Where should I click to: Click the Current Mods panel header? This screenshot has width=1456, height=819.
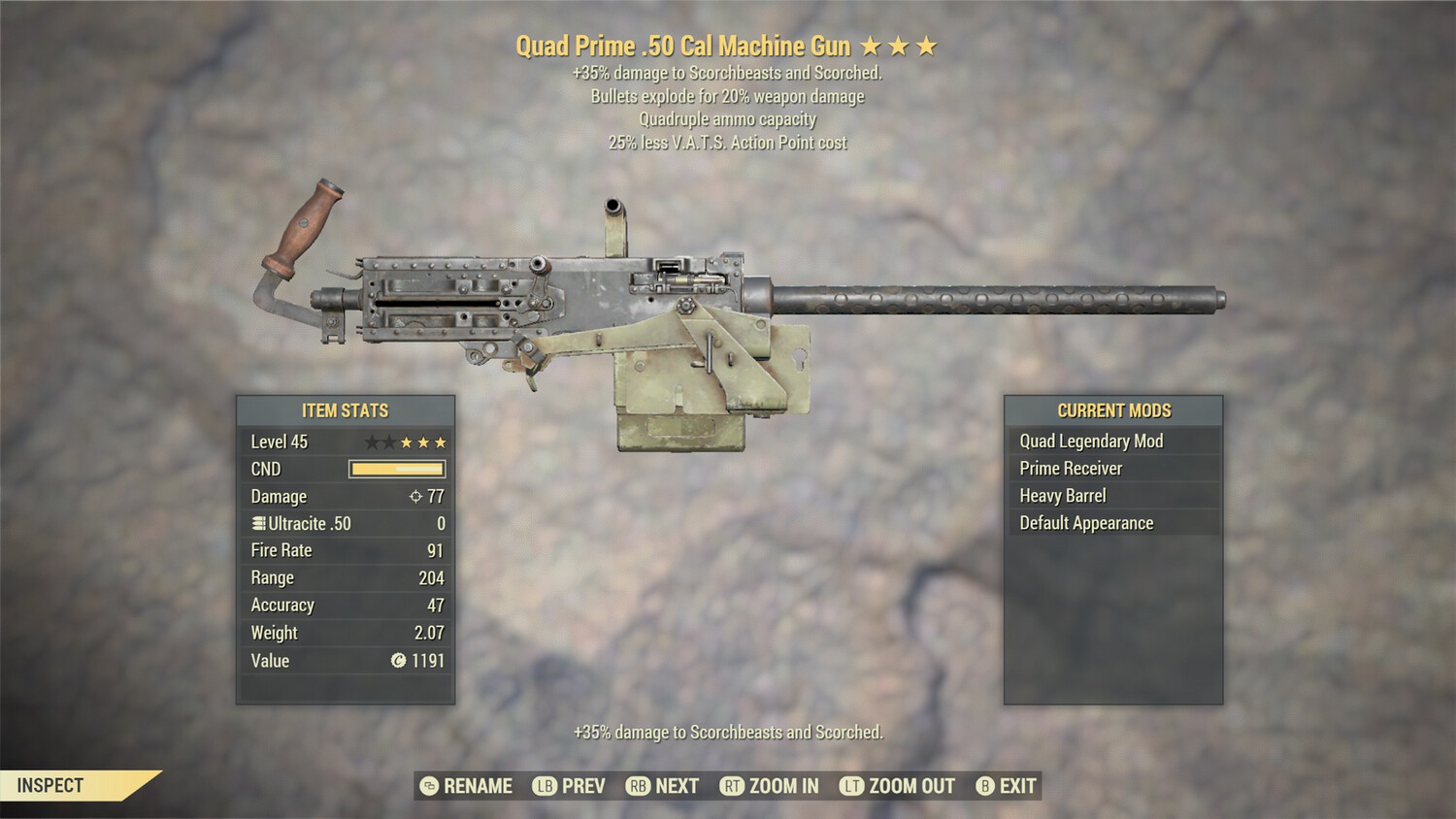(1114, 409)
